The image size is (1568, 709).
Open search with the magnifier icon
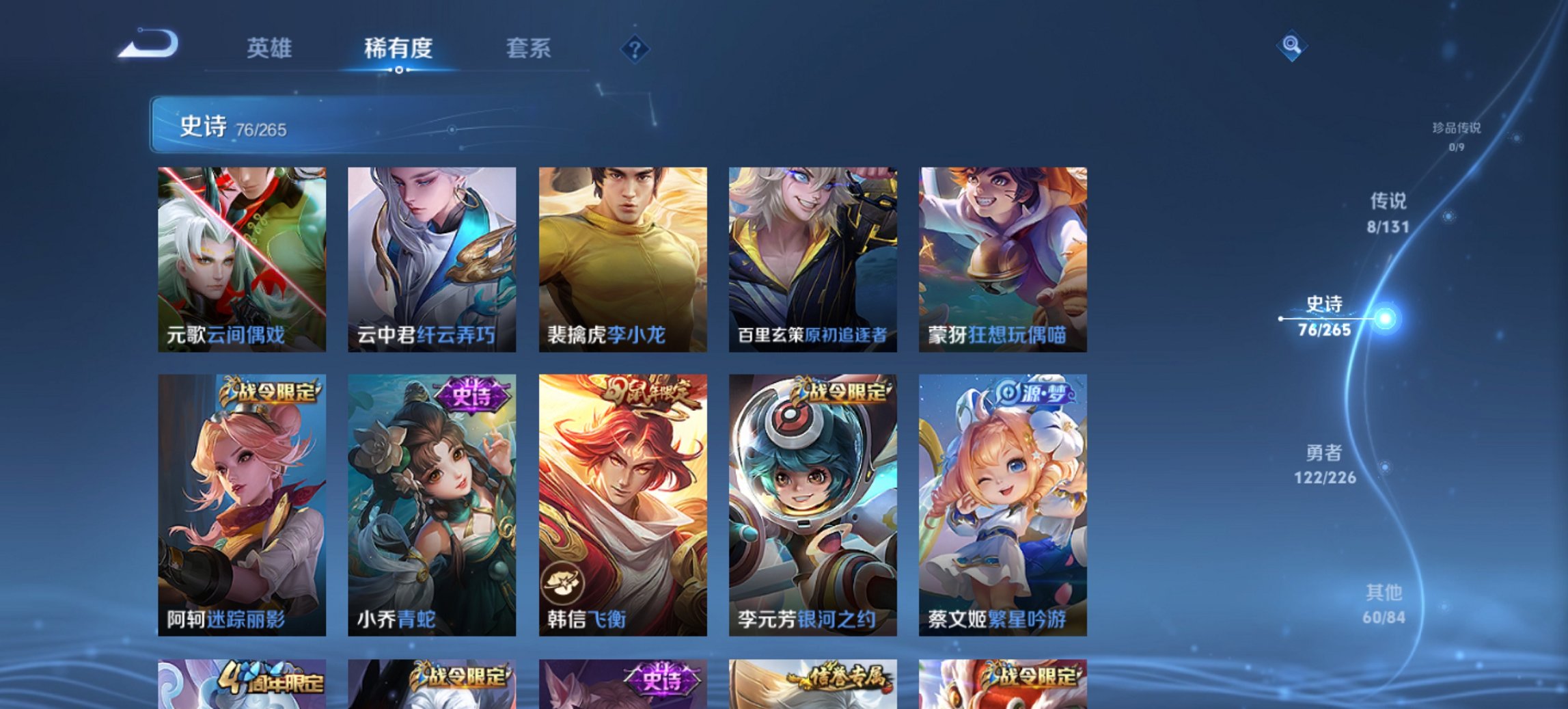1290,46
